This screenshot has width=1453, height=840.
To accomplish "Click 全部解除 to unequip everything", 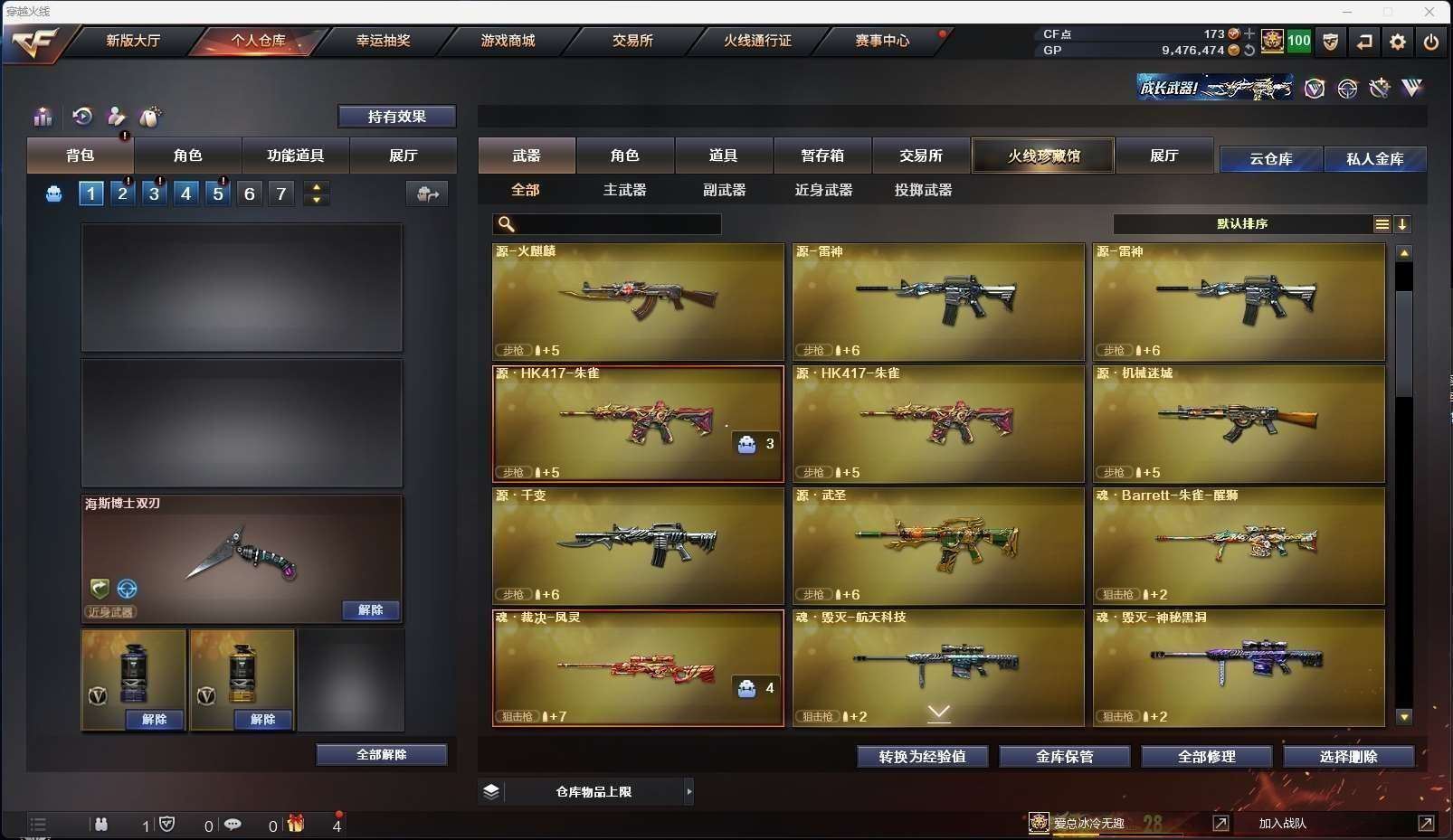I will click(x=381, y=754).
